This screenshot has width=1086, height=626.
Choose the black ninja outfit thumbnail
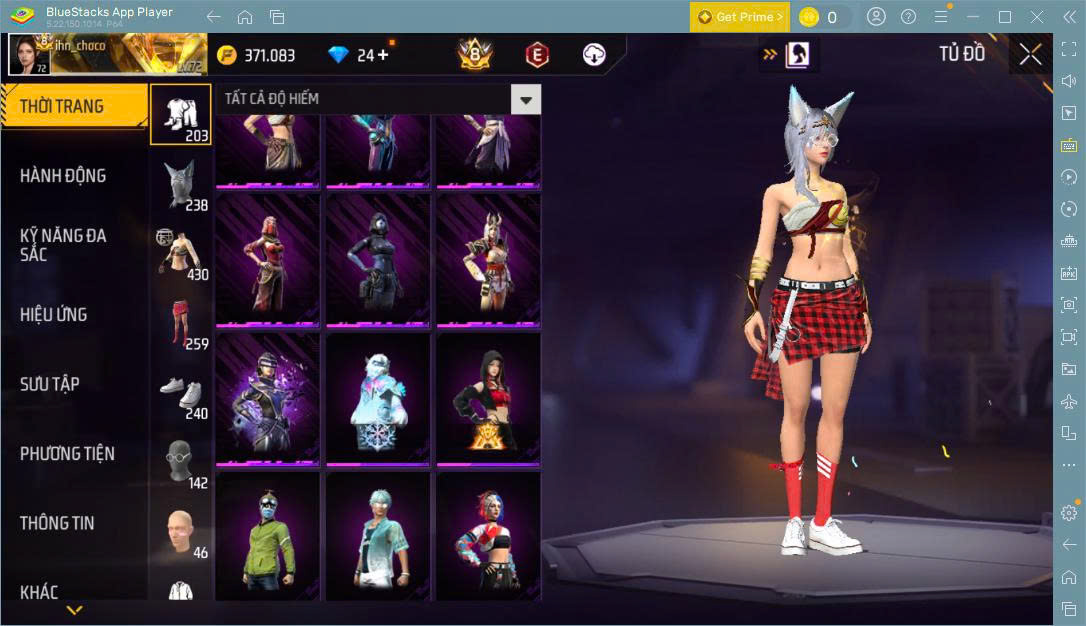tap(378, 258)
